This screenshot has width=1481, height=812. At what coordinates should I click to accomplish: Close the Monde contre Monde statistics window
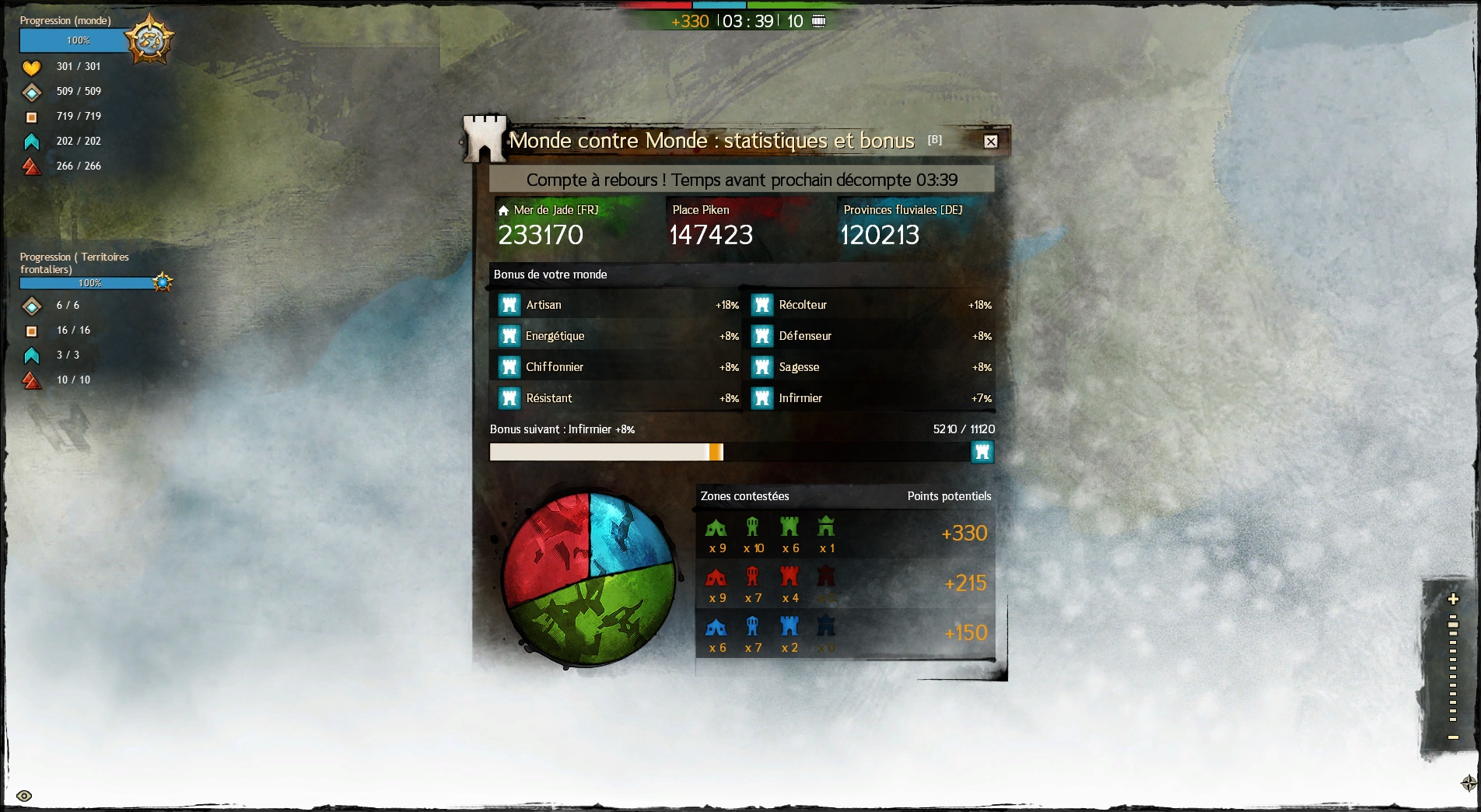pyautogui.click(x=990, y=142)
